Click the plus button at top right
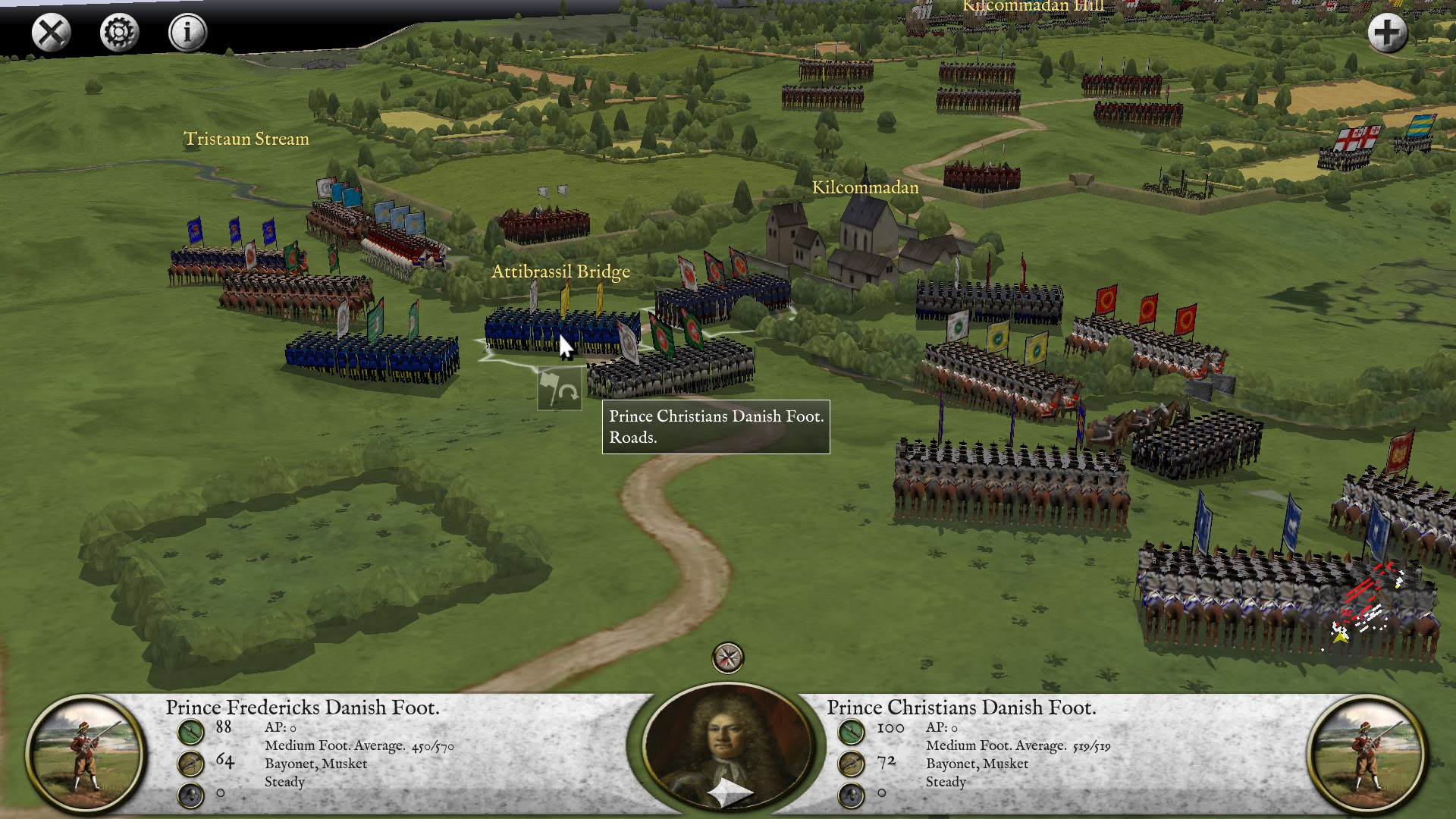This screenshot has height=819, width=1456. [x=1387, y=33]
